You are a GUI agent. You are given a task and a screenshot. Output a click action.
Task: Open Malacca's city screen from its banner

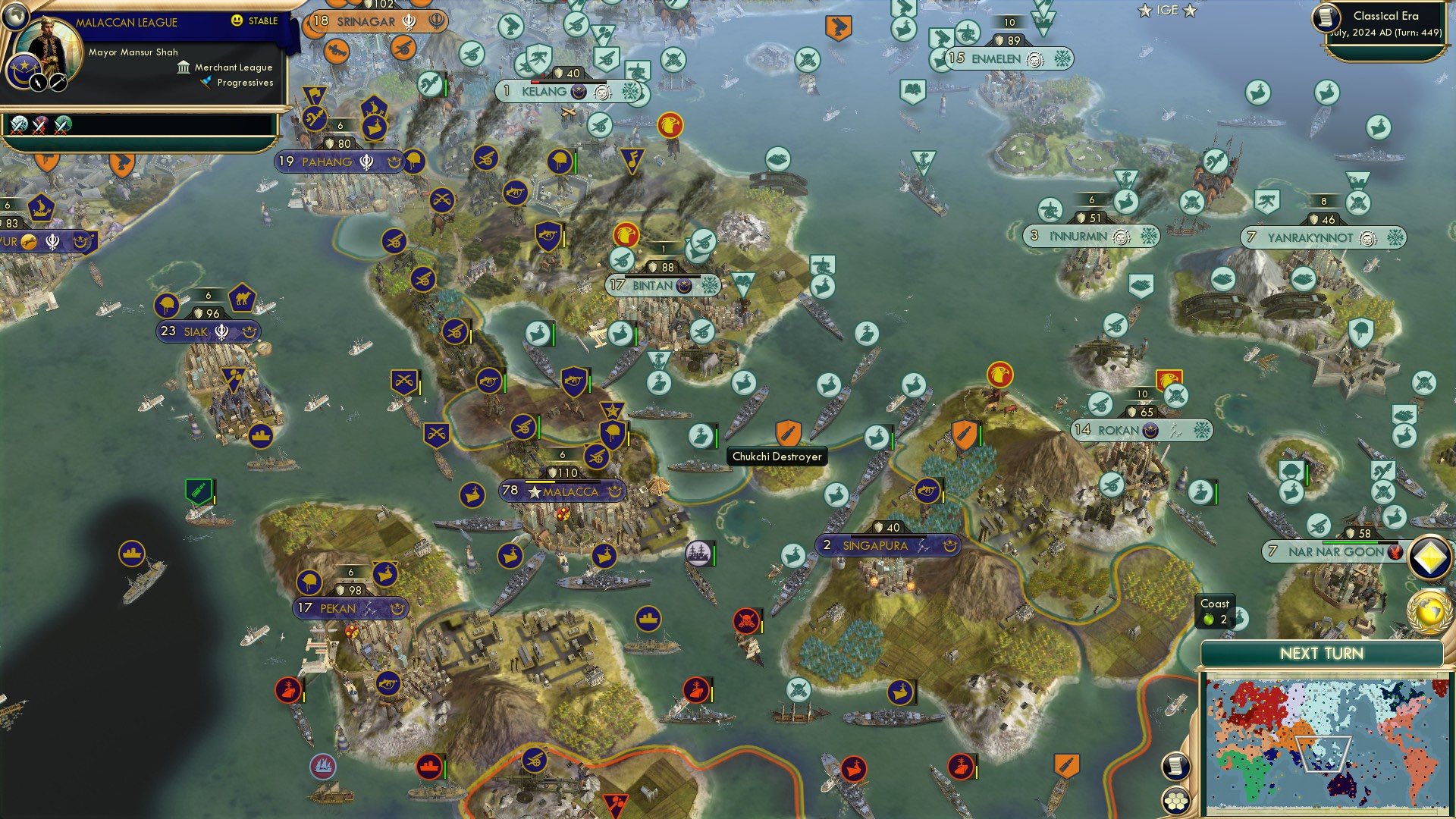[563, 492]
